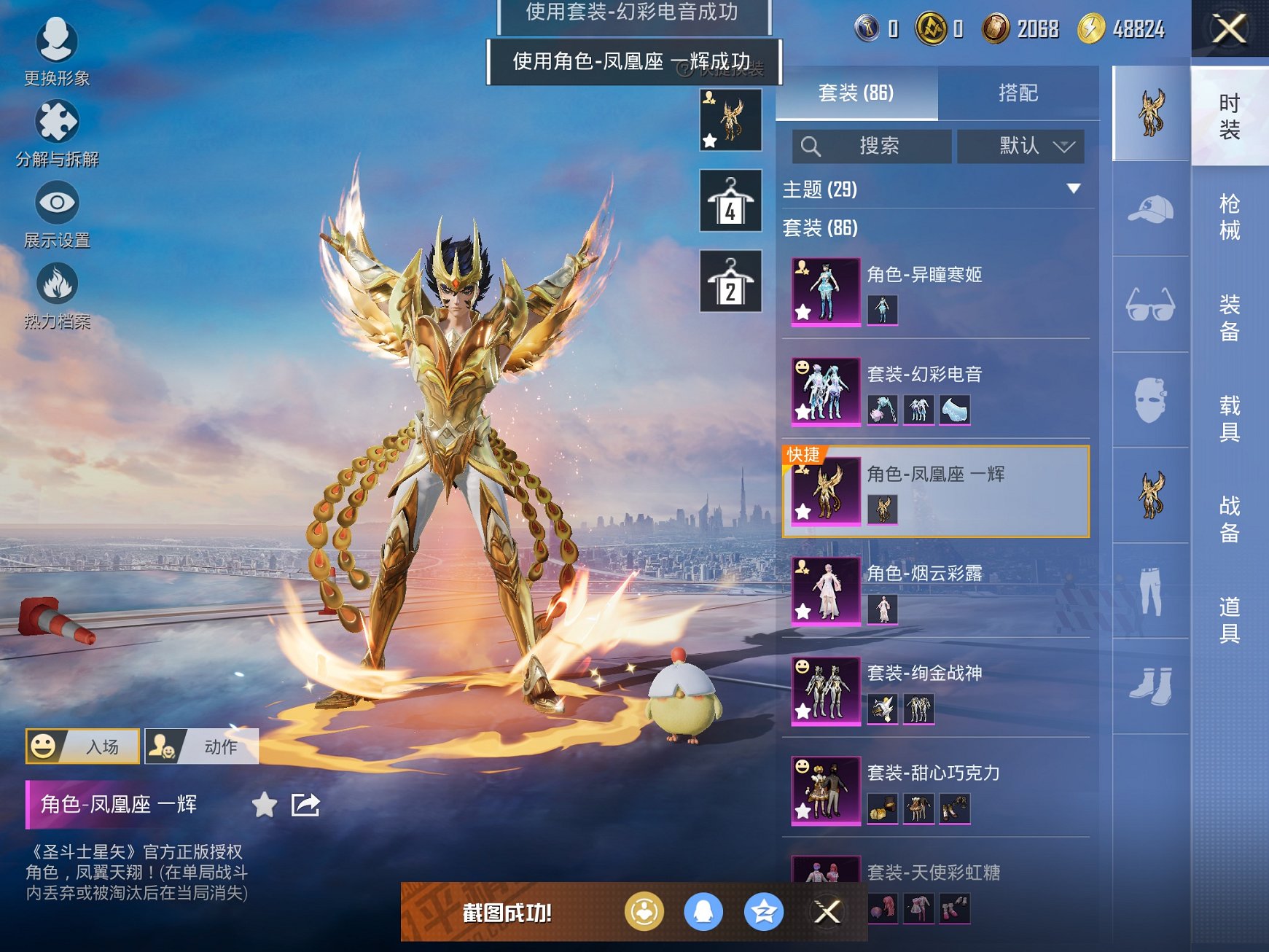Collapse the 主题 (29) section
1269x952 pixels.
(1074, 188)
